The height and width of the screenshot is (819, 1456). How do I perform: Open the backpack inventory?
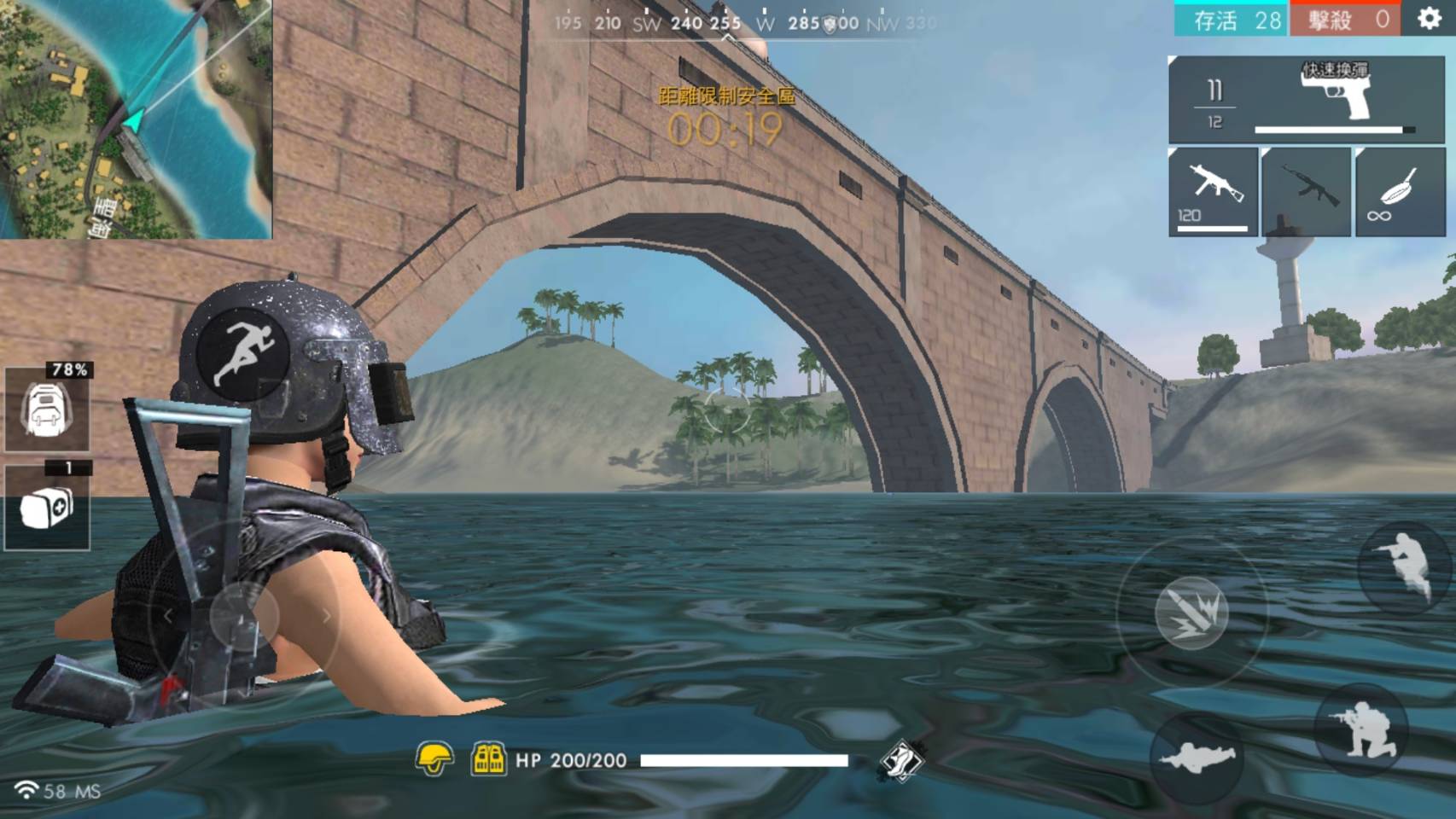tap(47, 409)
